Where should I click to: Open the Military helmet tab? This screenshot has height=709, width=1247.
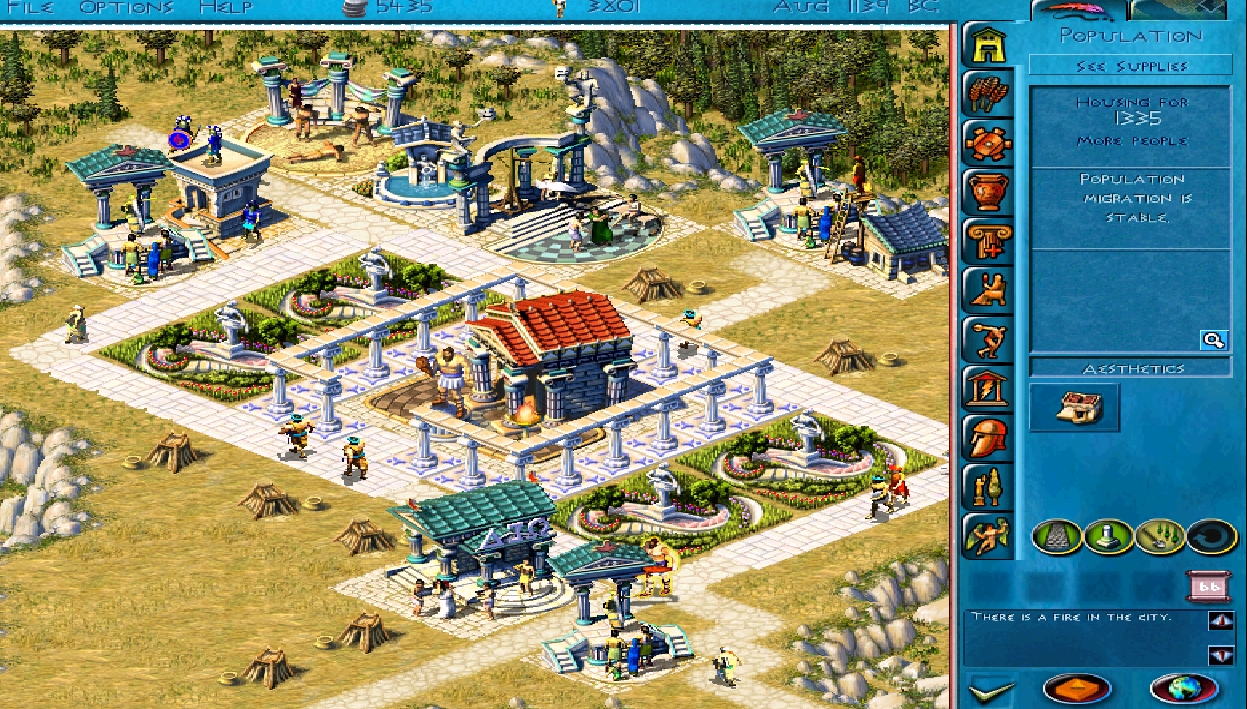[988, 437]
